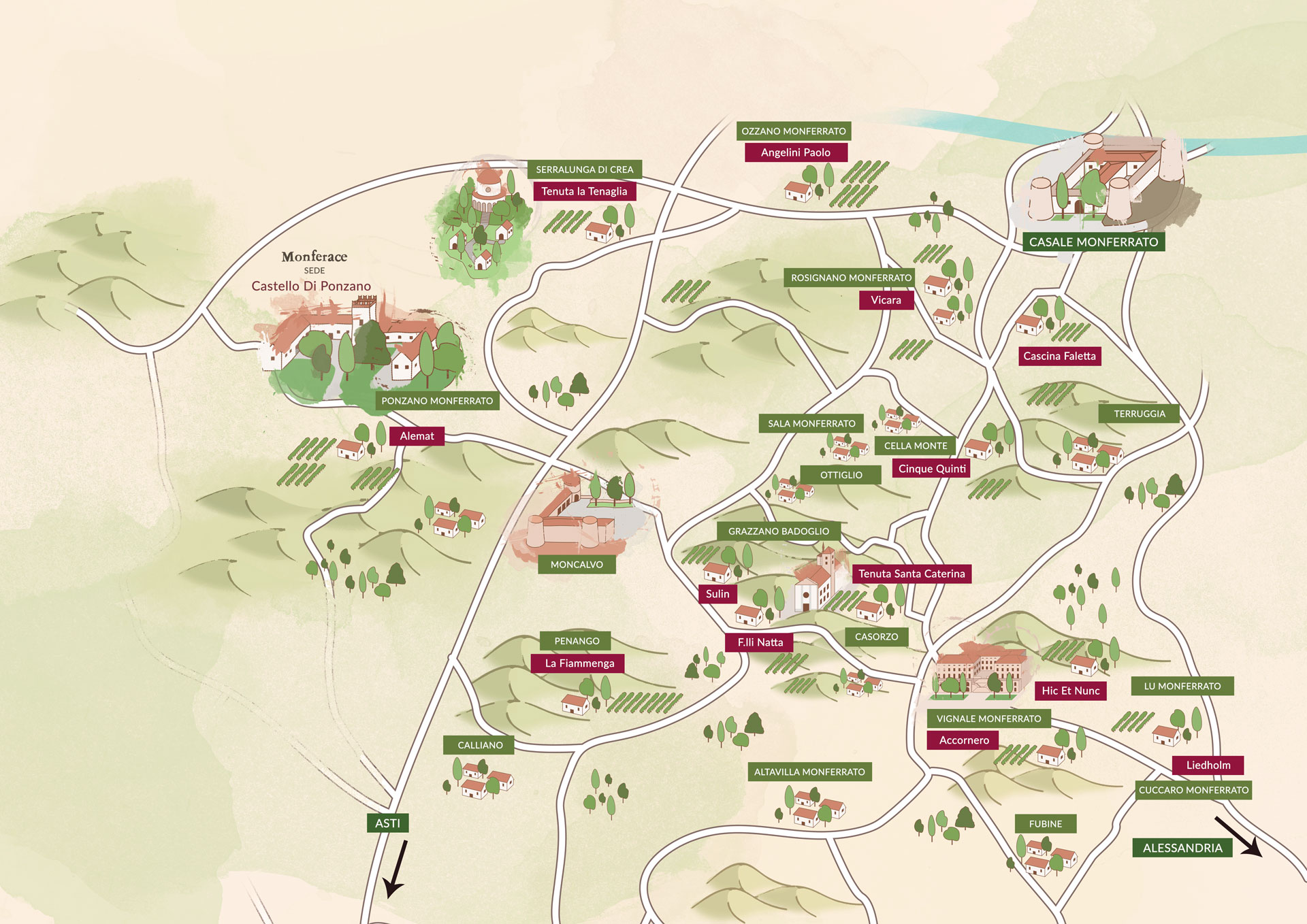The width and height of the screenshot is (1307, 924).
Task: Click the Vignale Monferrato town label
Action: 988,719
